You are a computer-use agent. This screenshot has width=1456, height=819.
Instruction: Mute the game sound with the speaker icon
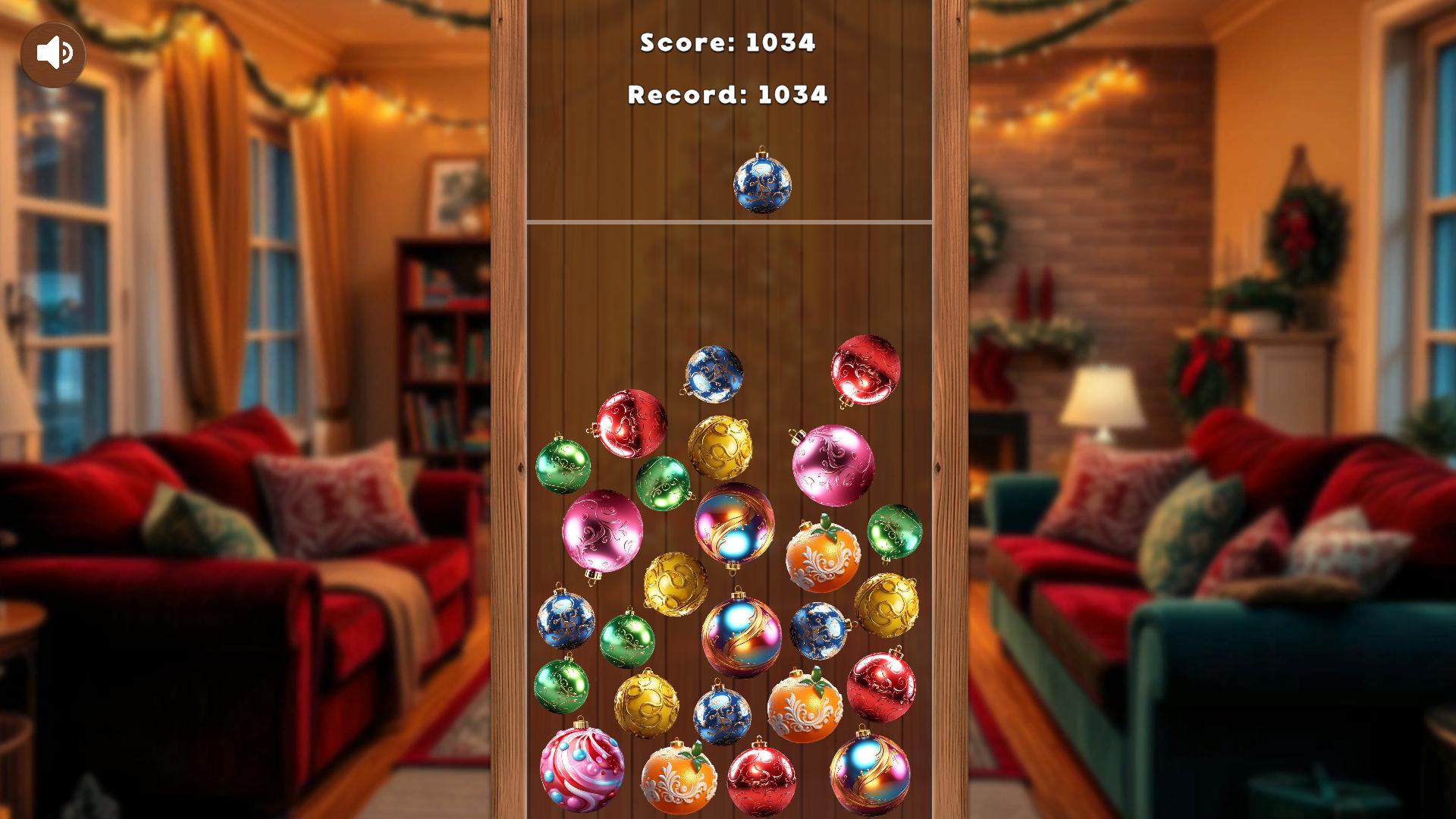tap(54, 52)
